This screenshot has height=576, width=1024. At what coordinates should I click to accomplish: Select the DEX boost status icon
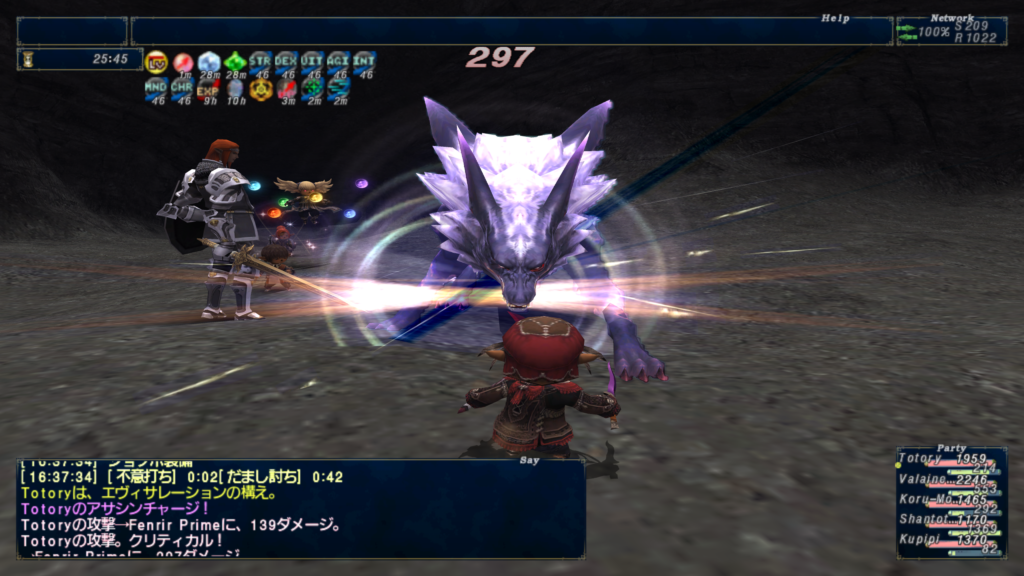click(286, 62)
